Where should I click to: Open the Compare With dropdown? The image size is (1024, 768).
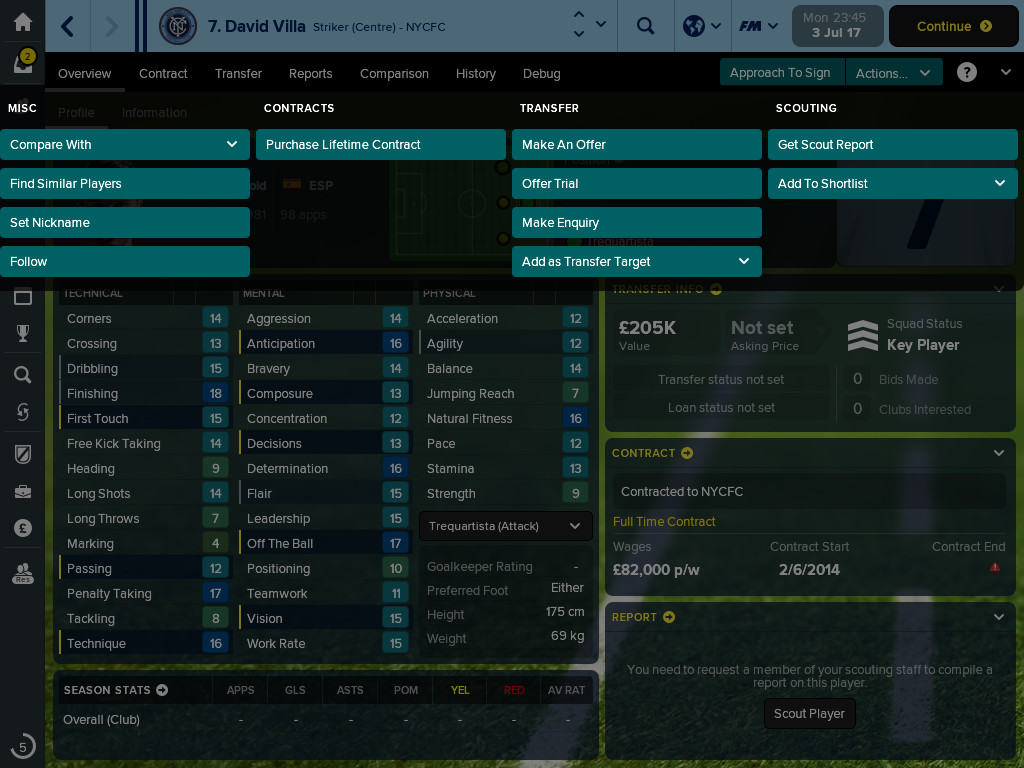[x=124, y=145]
